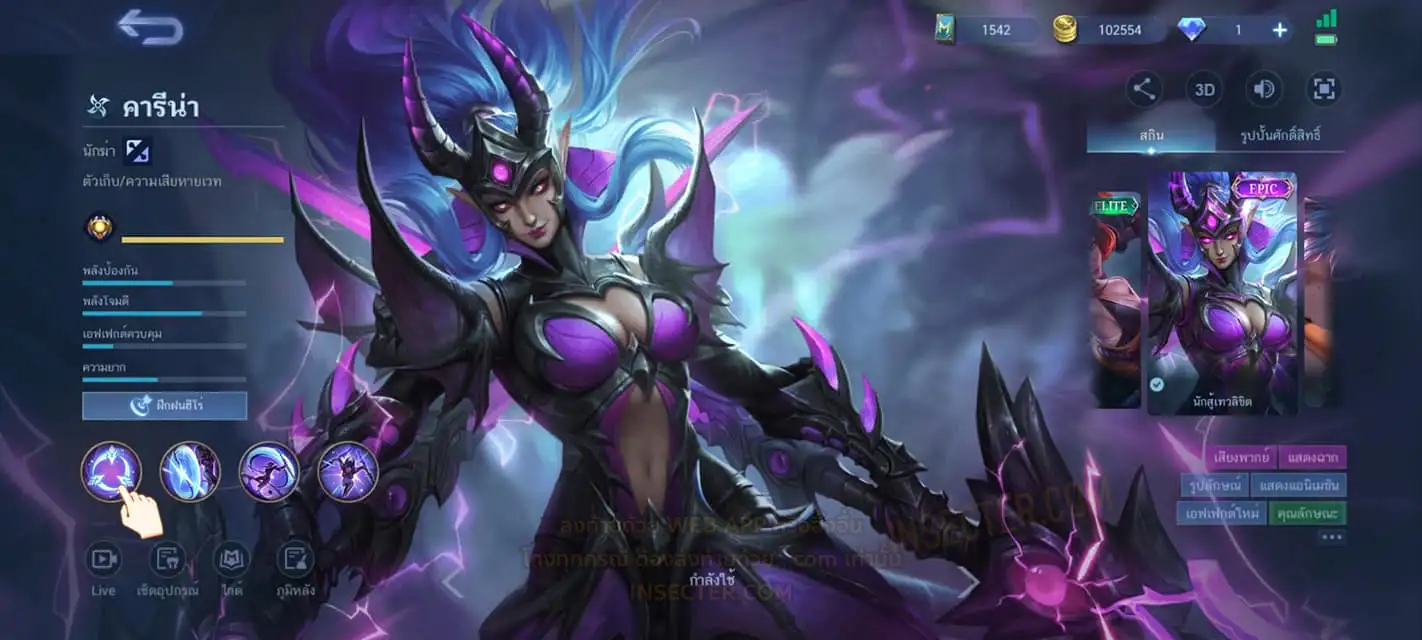This screenshot has width=1422, height=640.
Task: View the ultimate leaping strike skill icon
Action: [348, 471]
